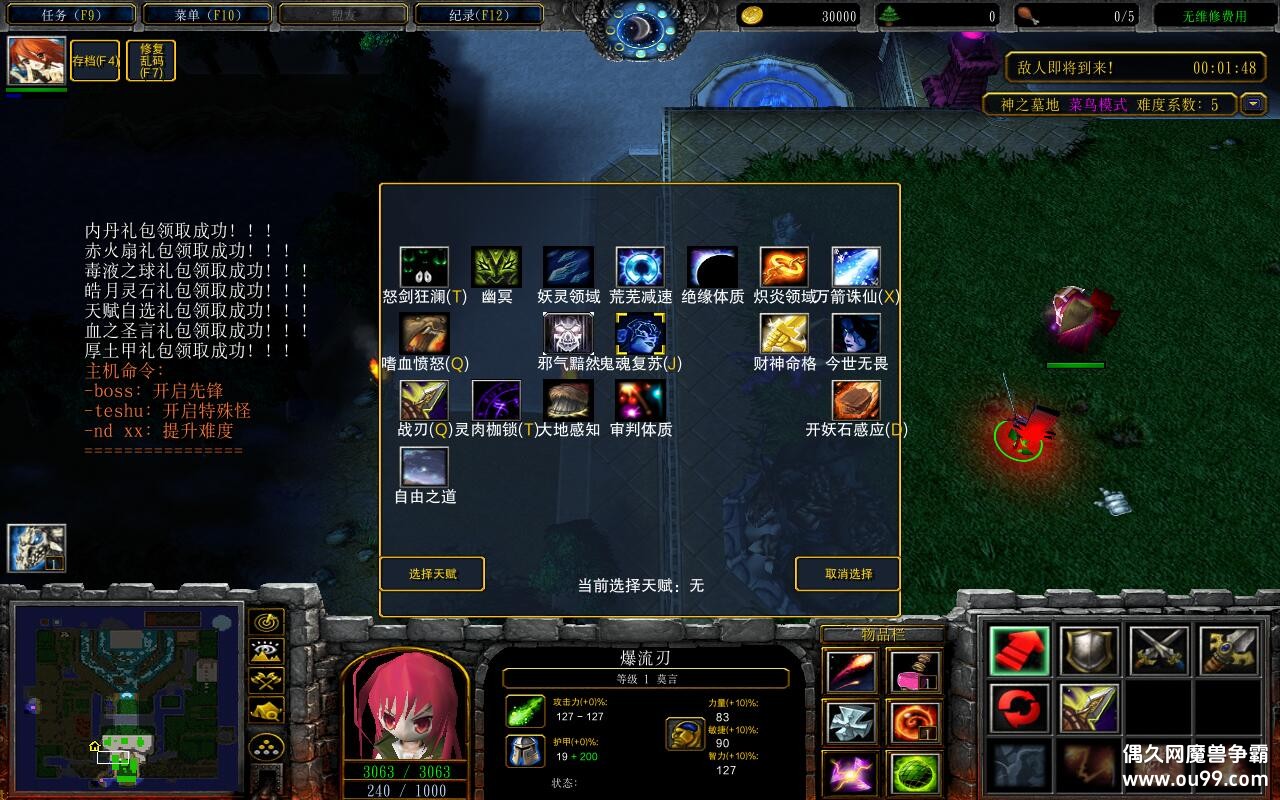Open the 纪录 (F12) log
The image size is (1280, 800).
pos(478,15)
